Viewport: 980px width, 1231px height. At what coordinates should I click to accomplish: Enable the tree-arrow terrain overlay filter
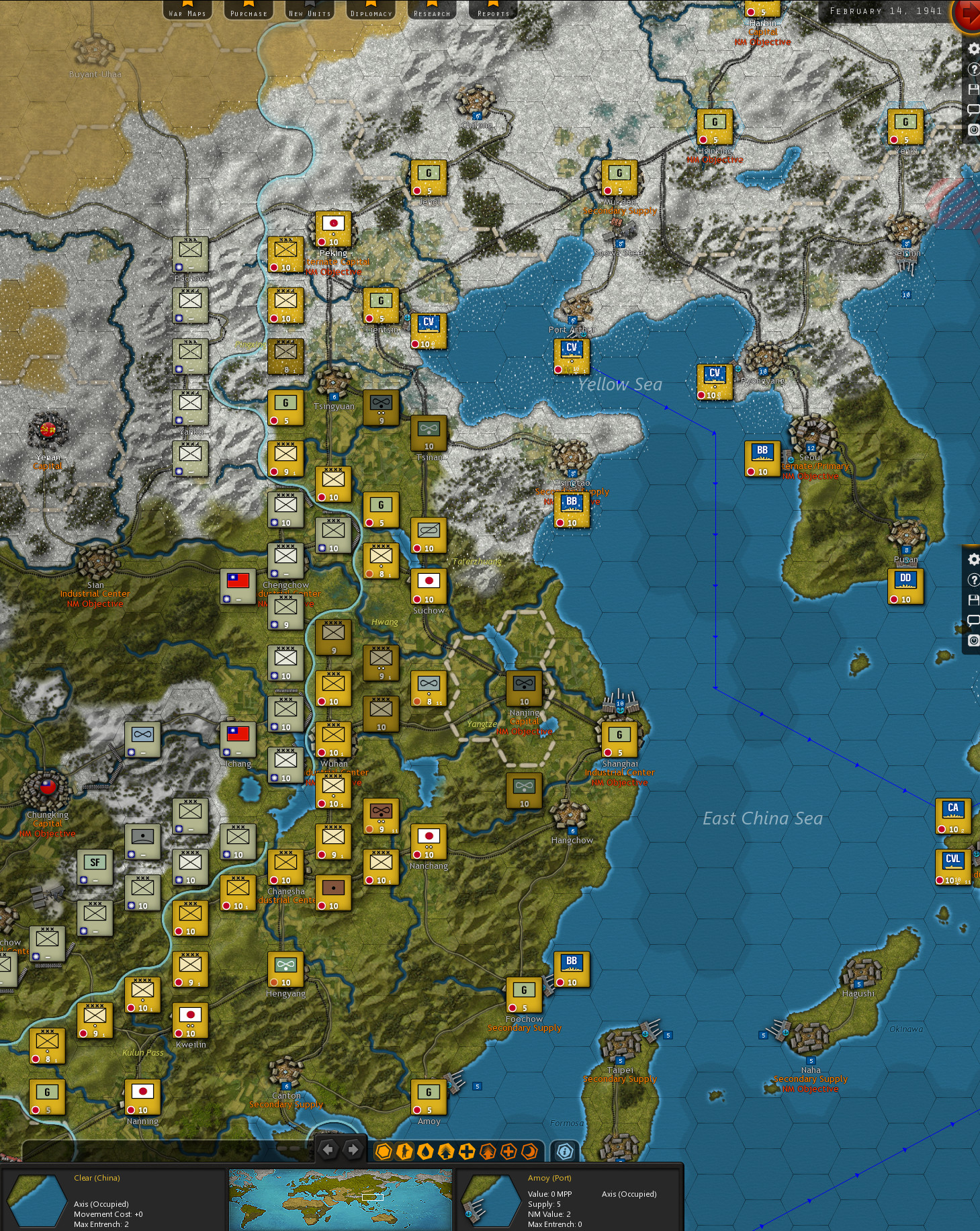pos(447,1150)
